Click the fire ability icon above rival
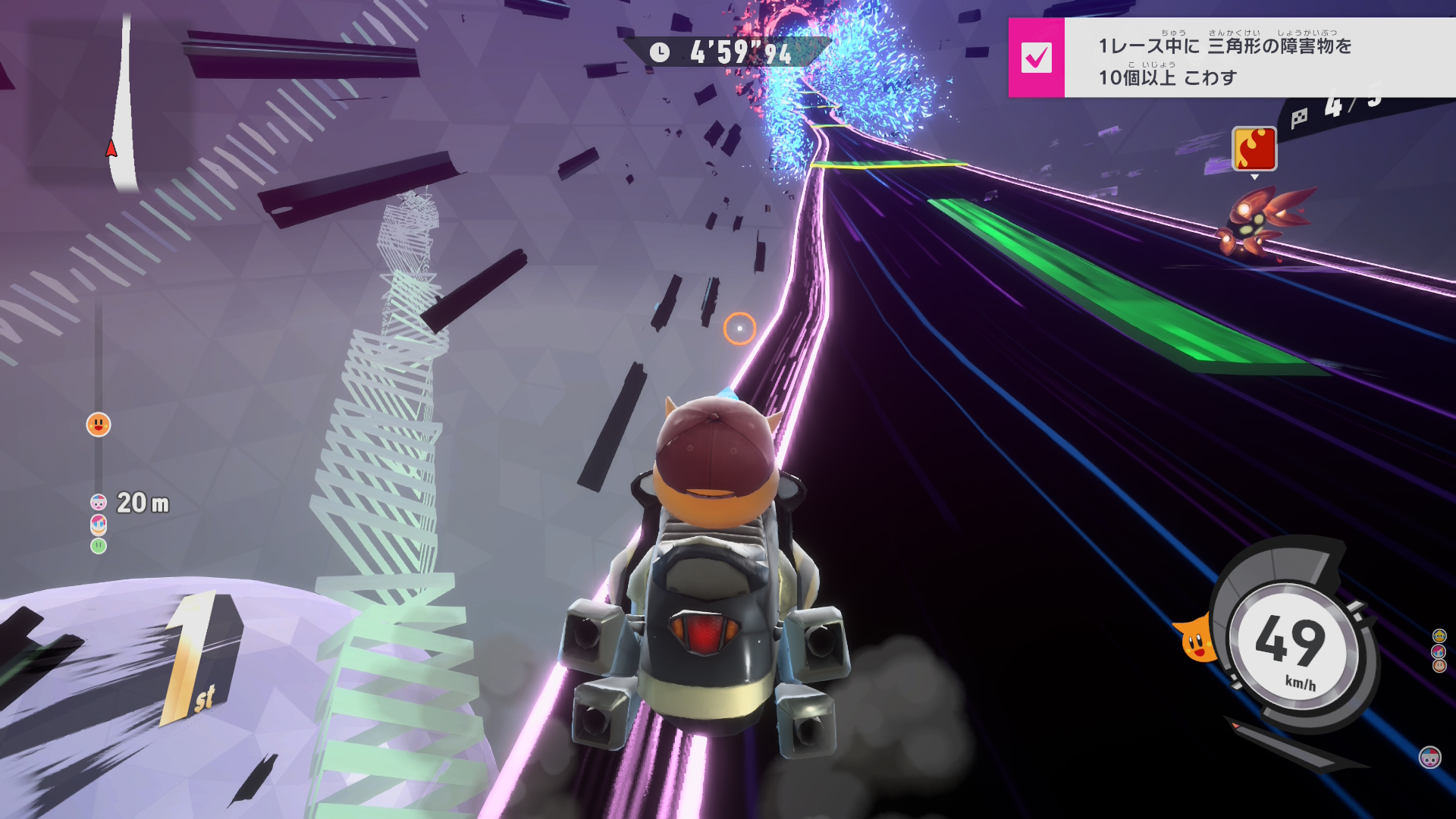 coord(1254,149)
